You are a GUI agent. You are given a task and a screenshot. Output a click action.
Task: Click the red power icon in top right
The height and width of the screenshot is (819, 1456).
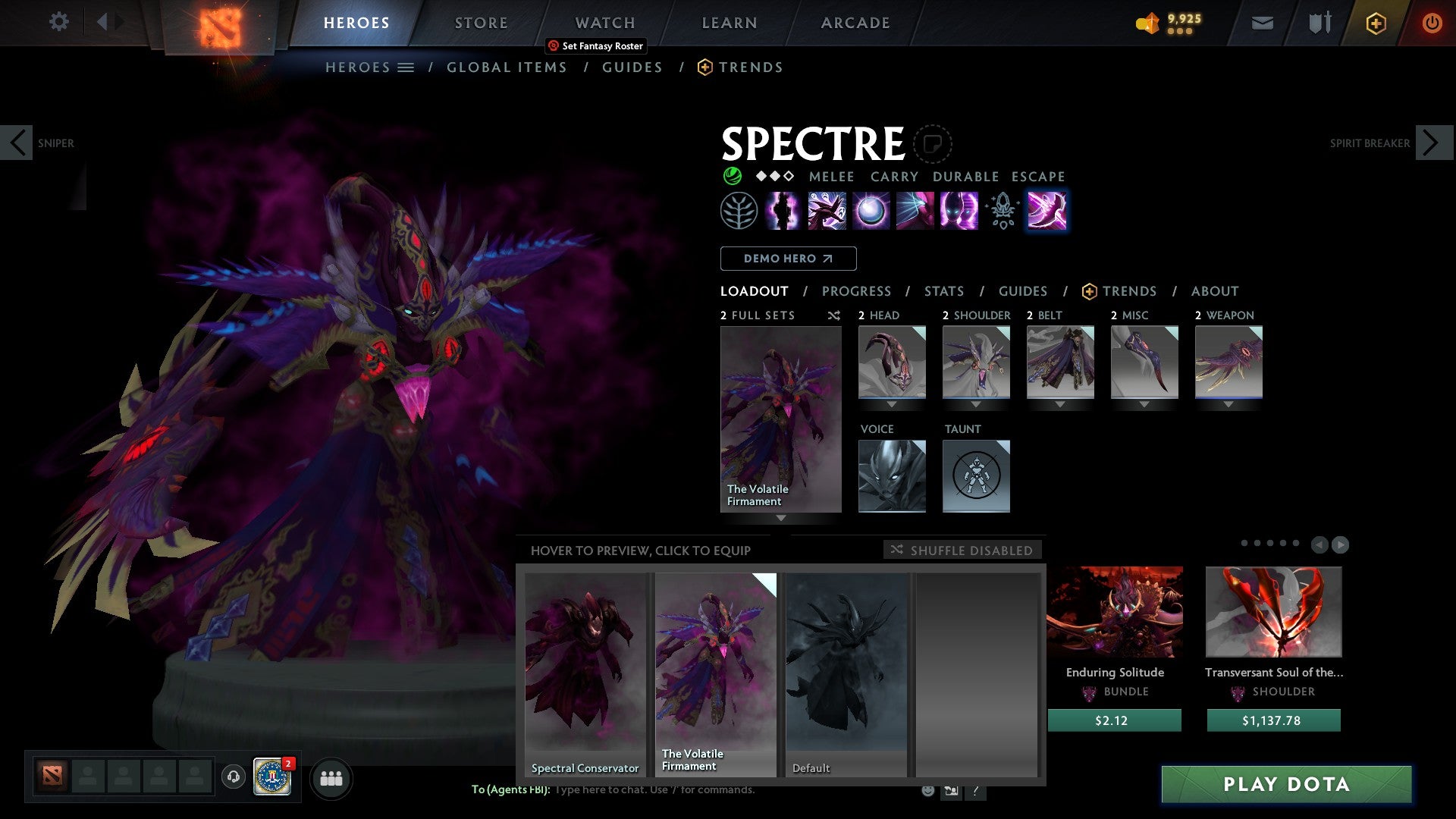[1433, 23]
